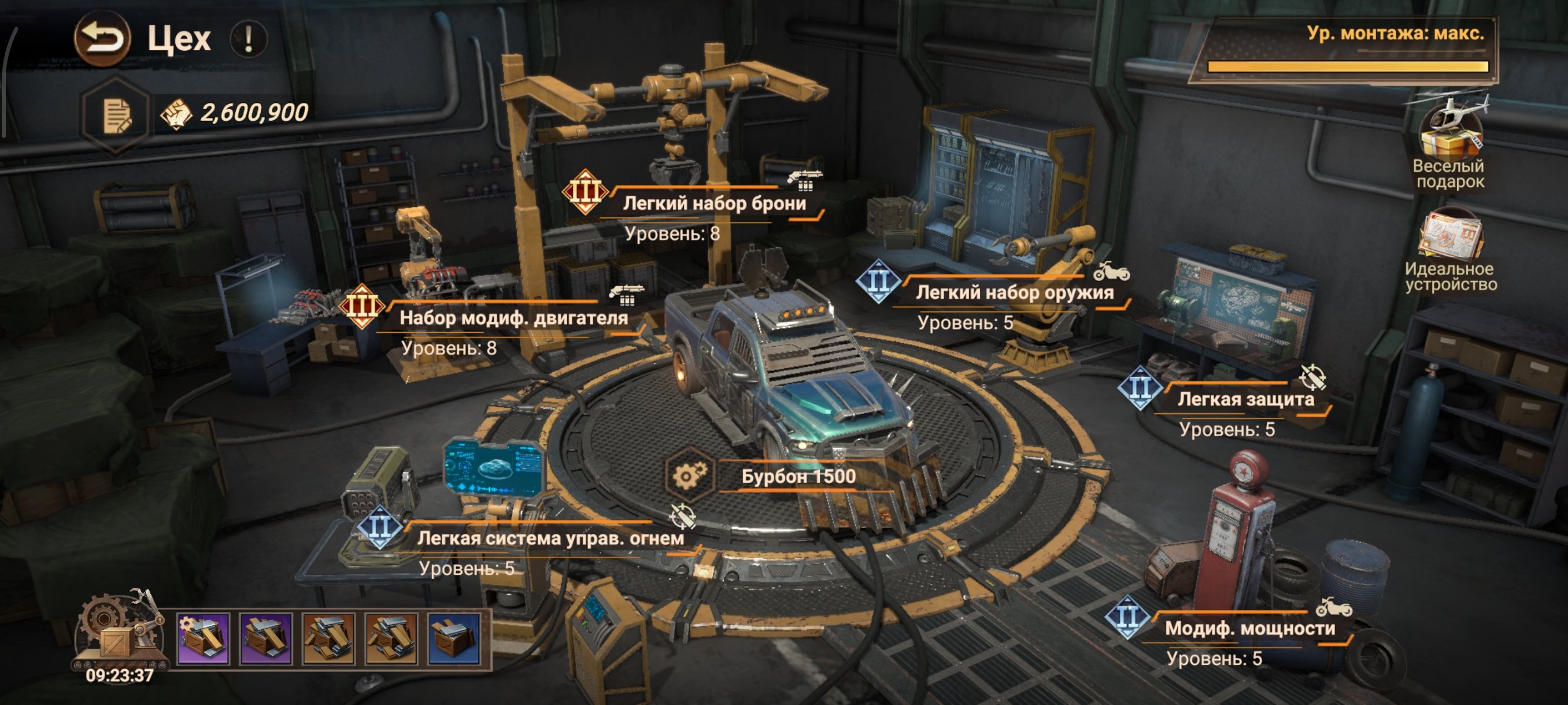The height and width of the screenshot is (705, 1568).
Task: Select Легкий набор оружия module
Action: [x=1014, y=293]
